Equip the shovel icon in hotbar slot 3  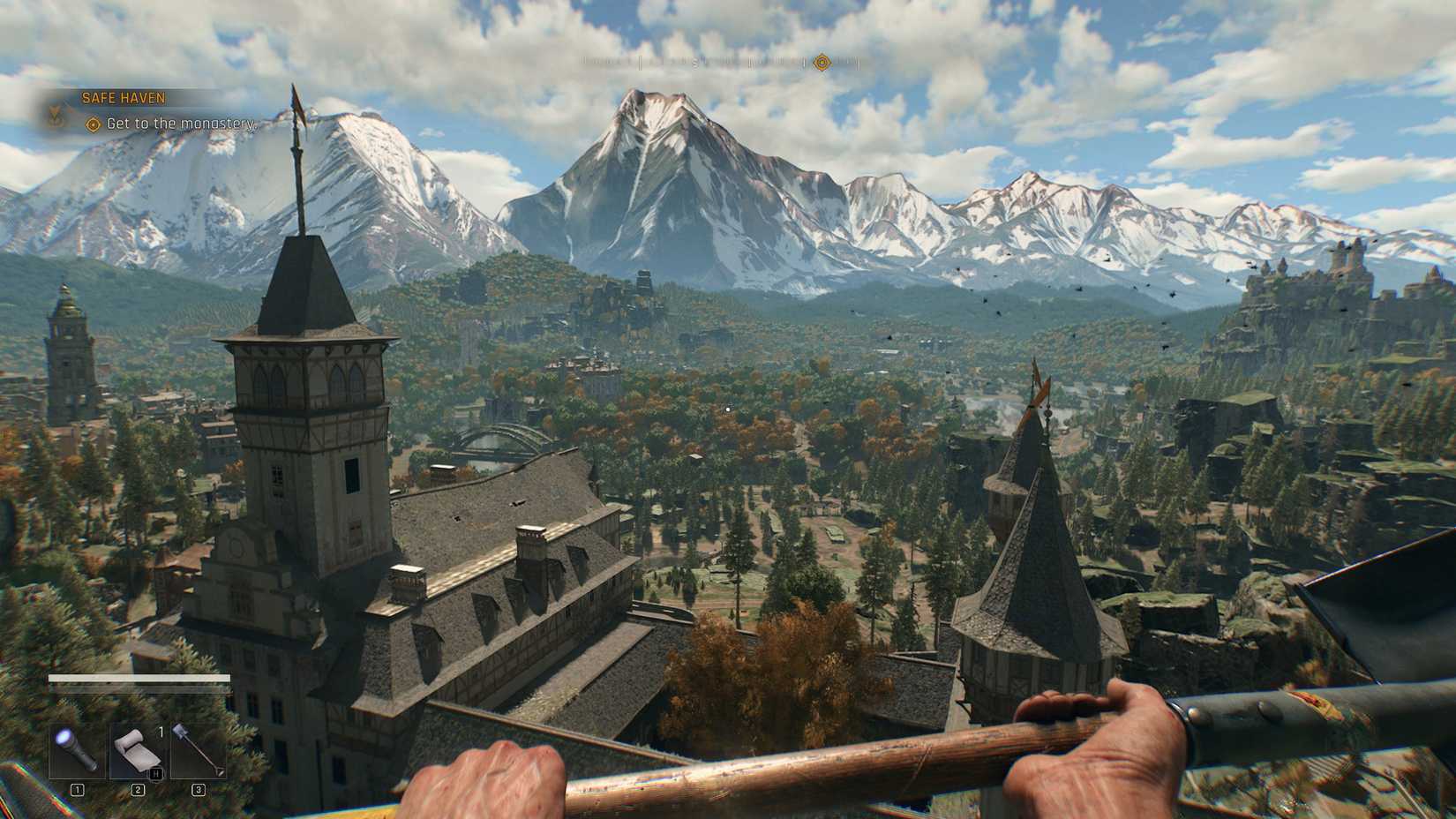(196, 750)
